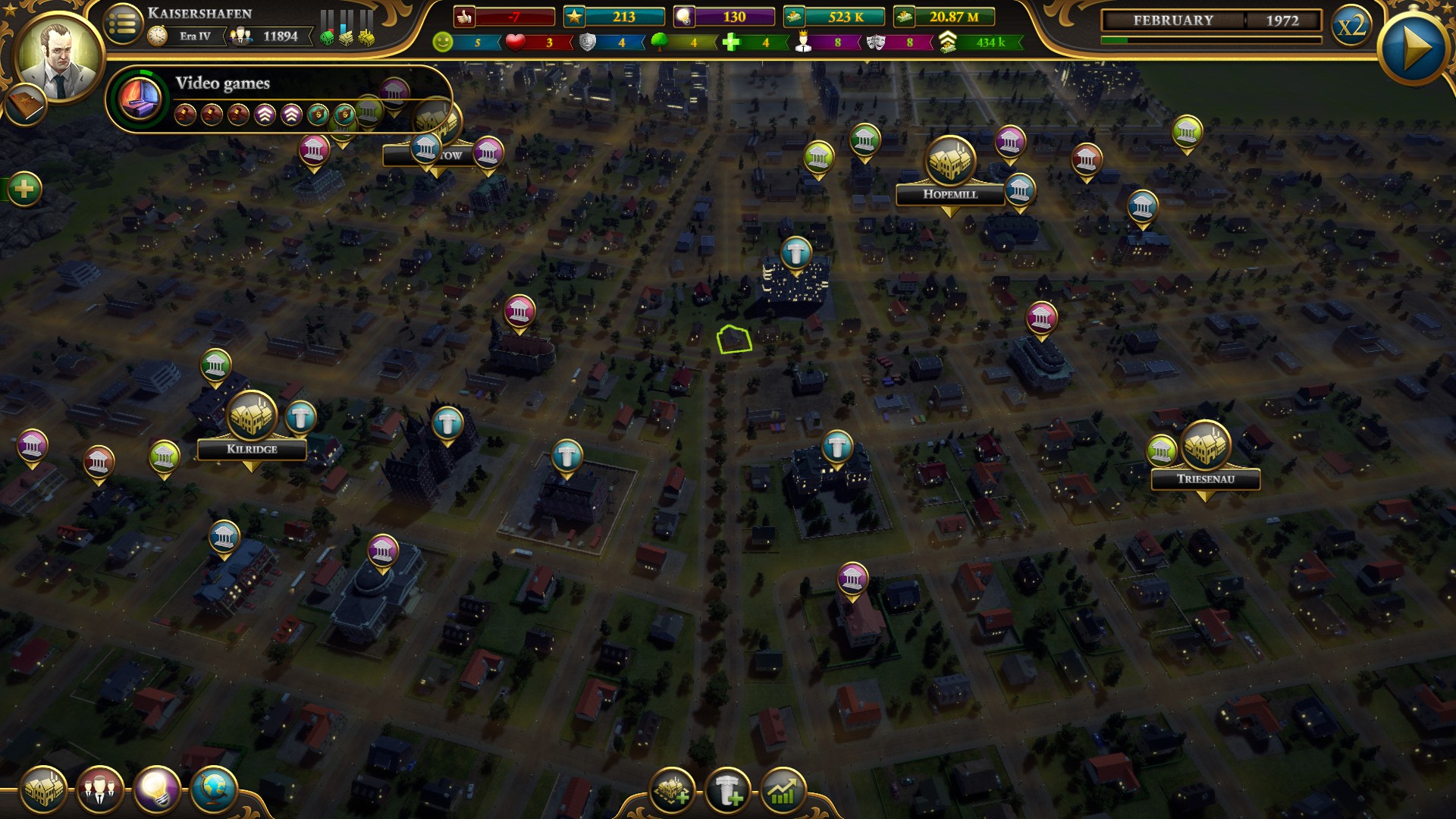This screenshot has width=1456, height=819.
Task: Select the Kilridge district label
Action: pos(252,449)
